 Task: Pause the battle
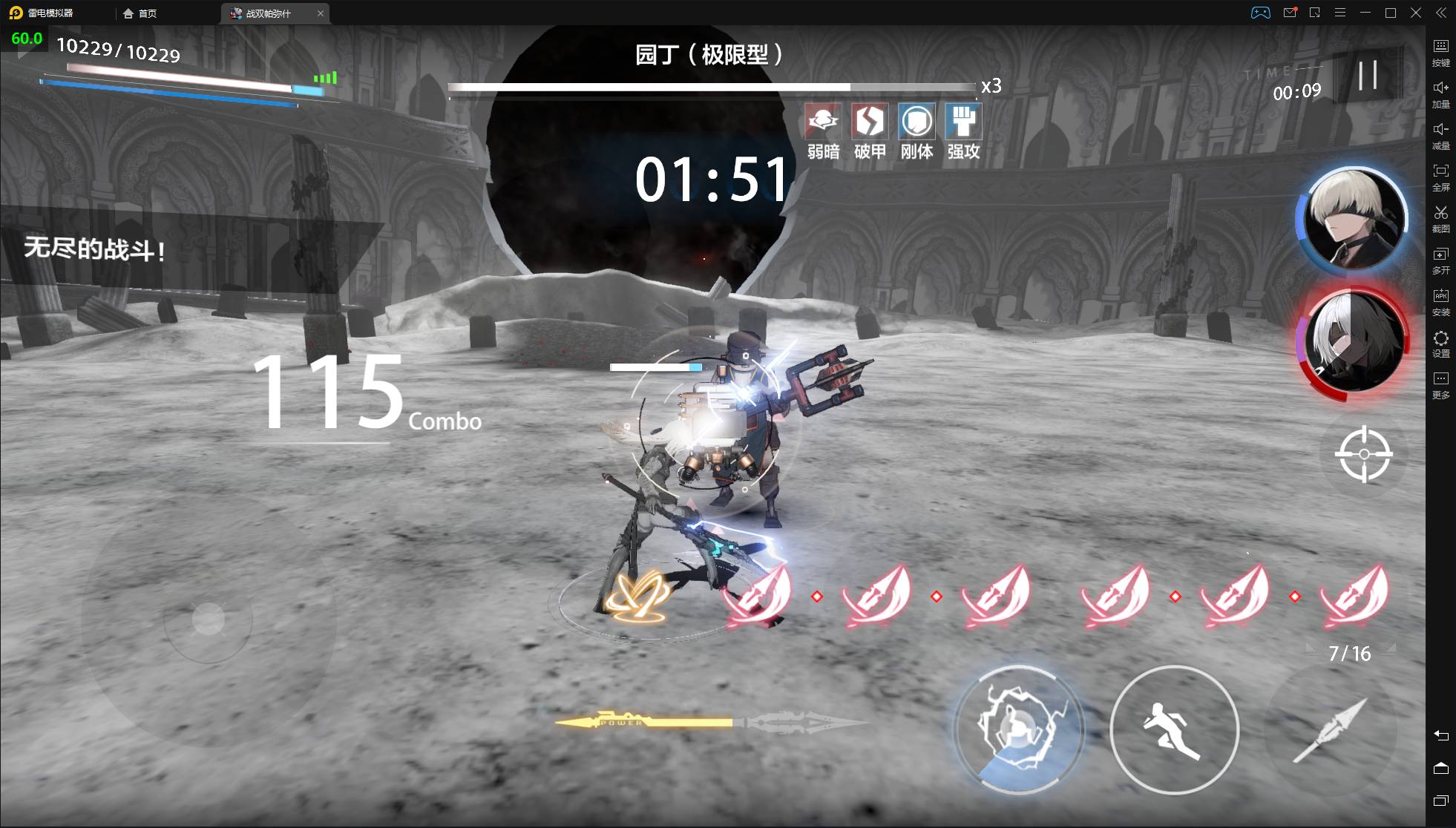pyautogui.click(x=1368, y=76)
